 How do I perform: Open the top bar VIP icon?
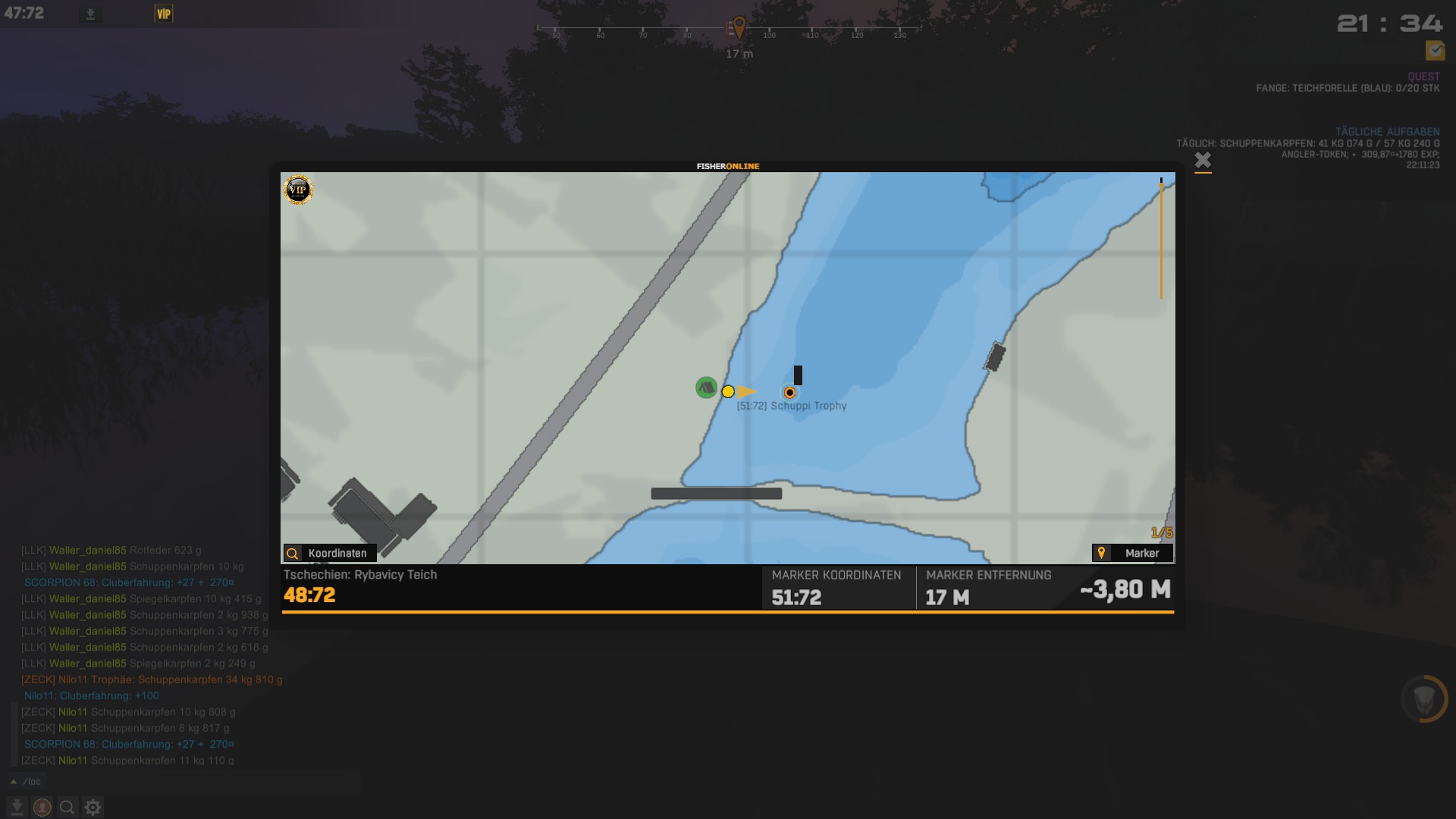pos(164,14)
